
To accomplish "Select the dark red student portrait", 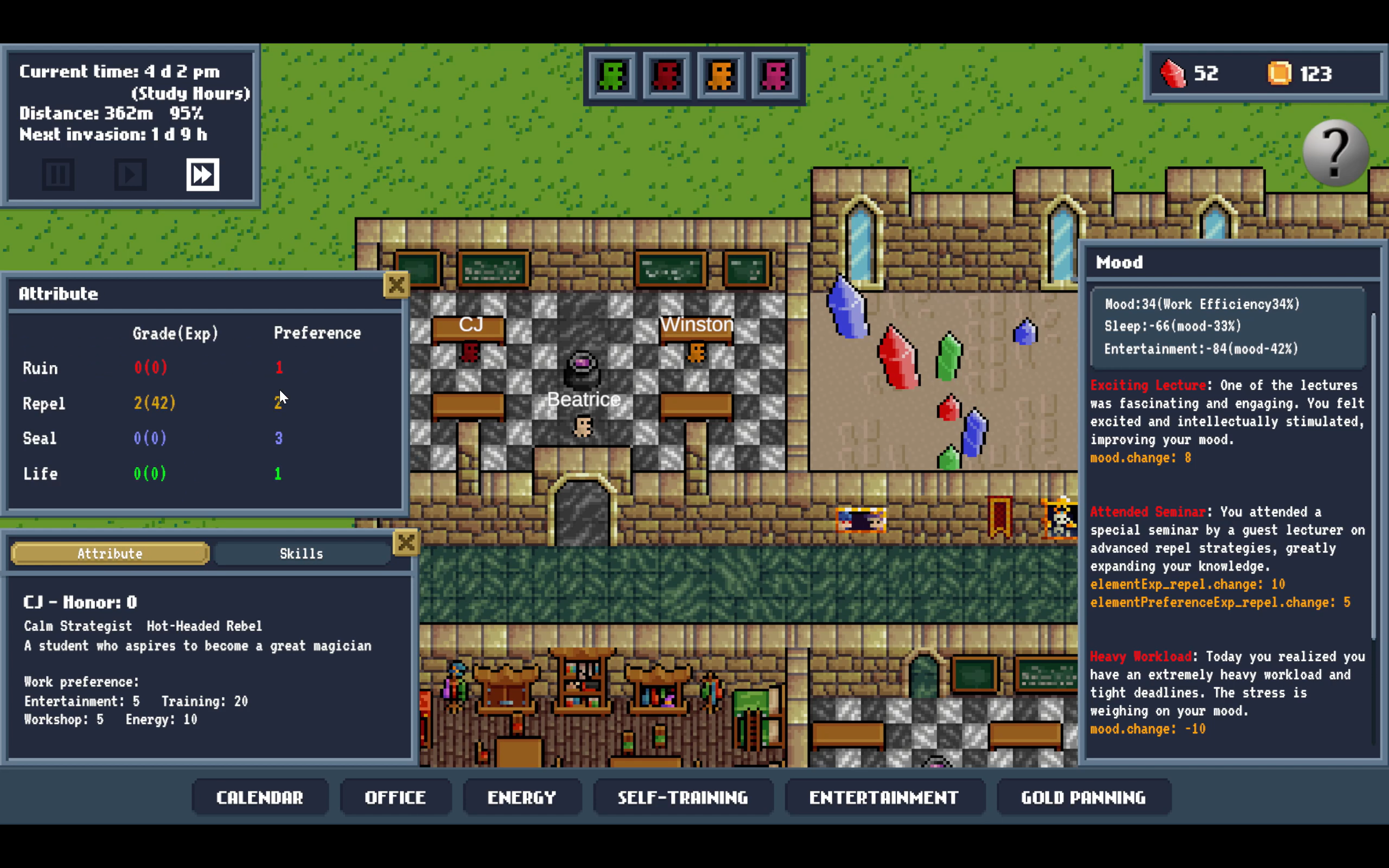I will click(x=666, y=75).
